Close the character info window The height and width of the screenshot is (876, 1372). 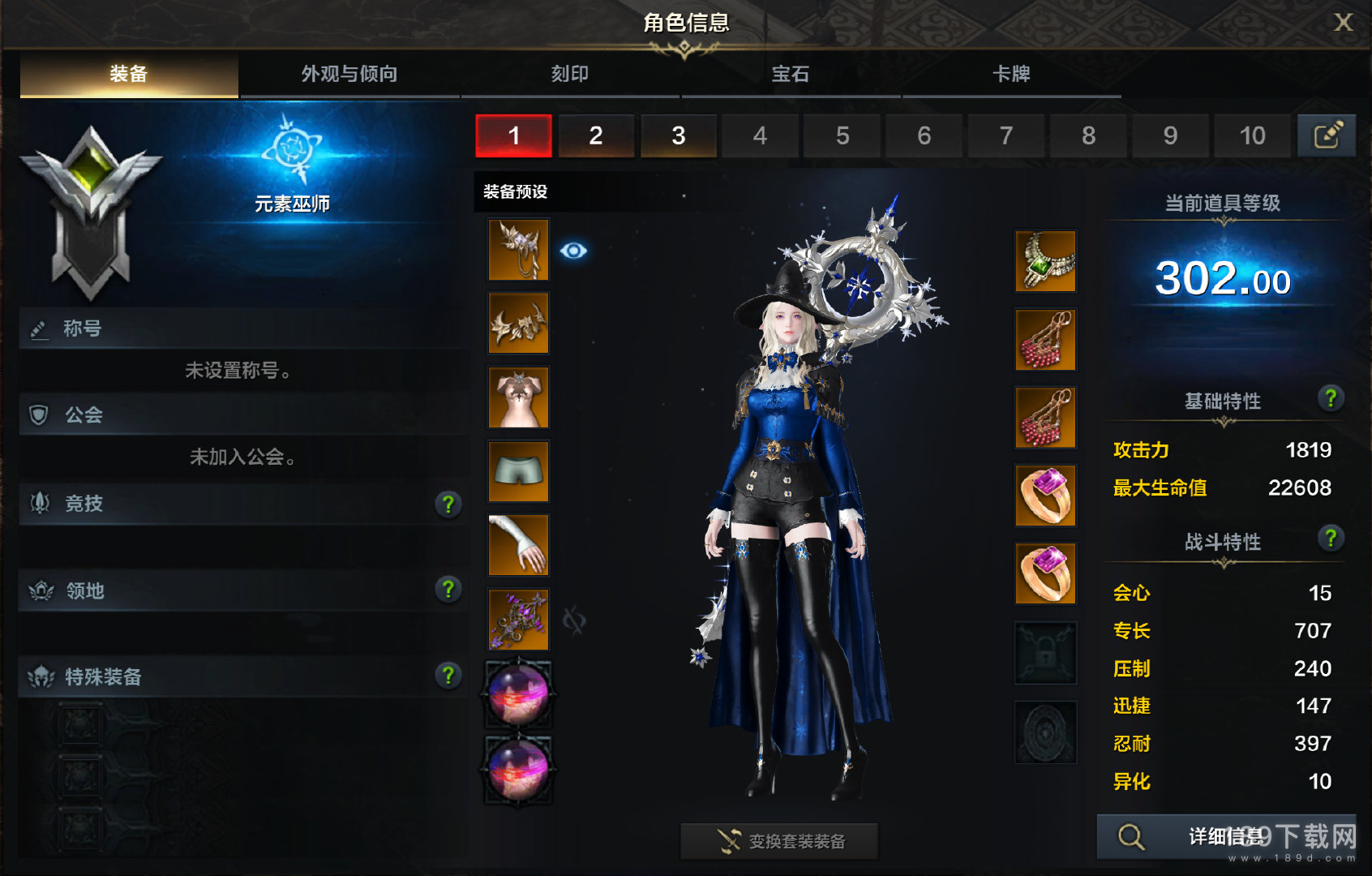point(1343,23)
